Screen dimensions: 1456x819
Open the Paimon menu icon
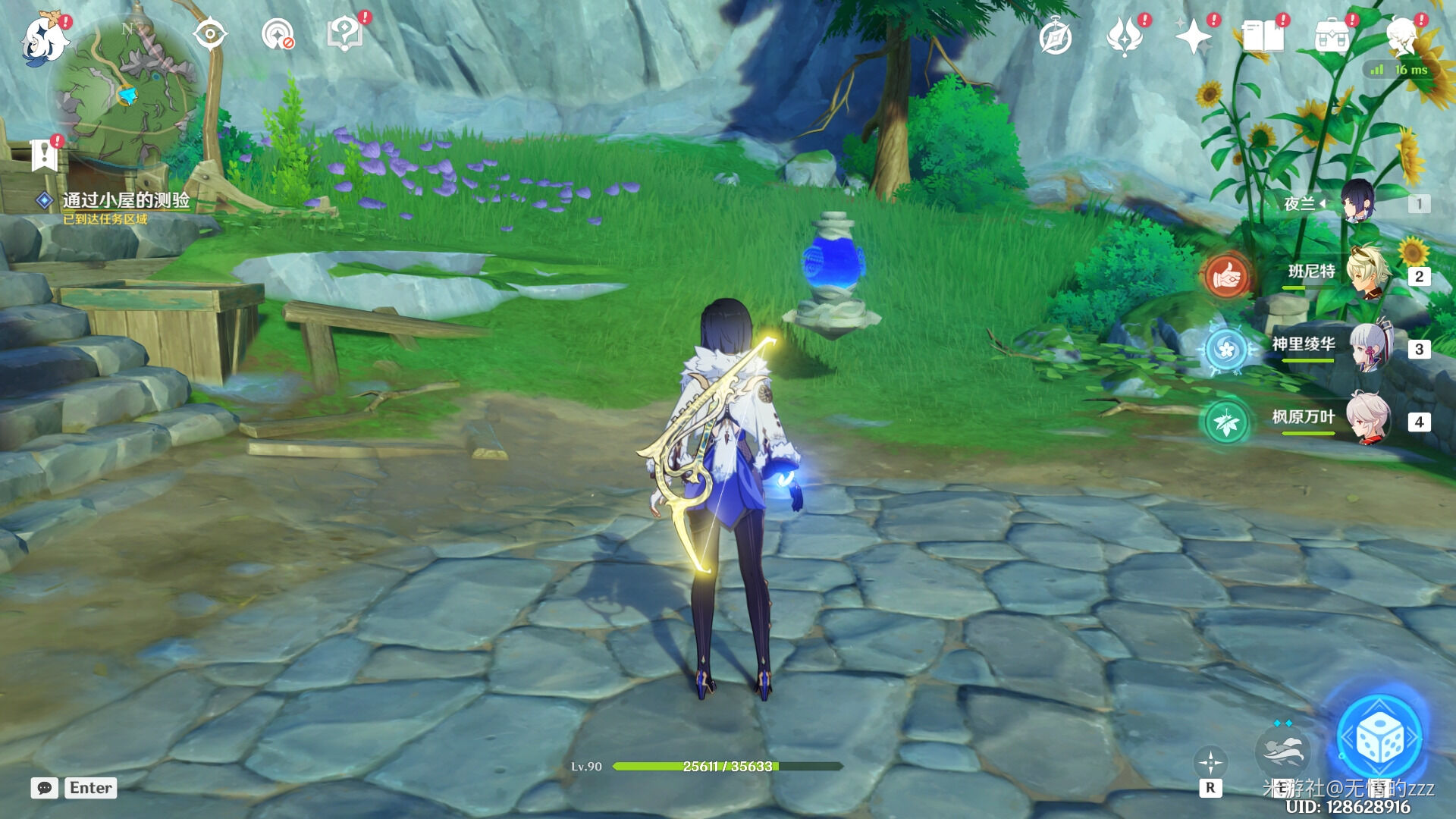43,38
